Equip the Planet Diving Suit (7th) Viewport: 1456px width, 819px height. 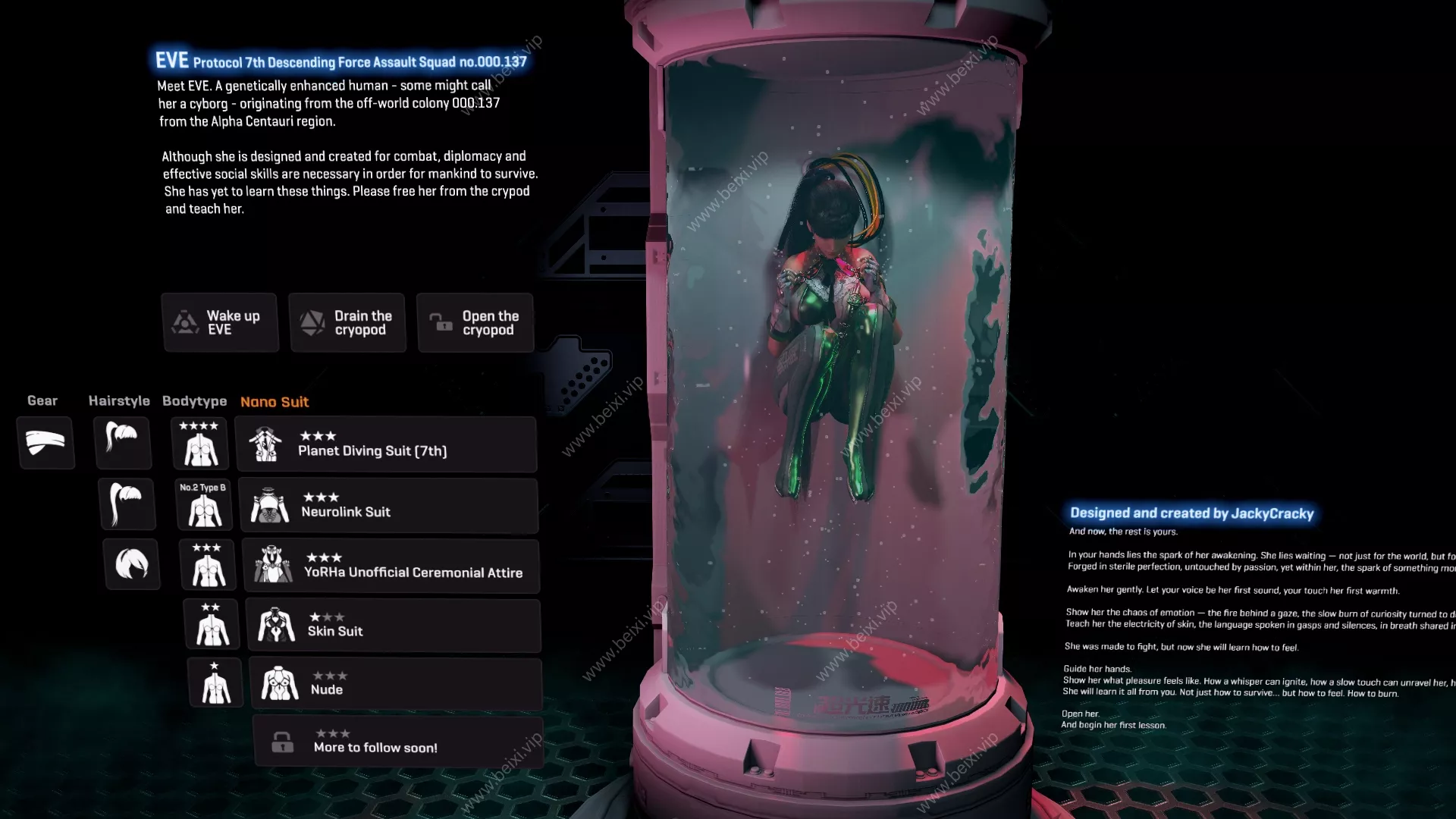pyautogui.click(x=386, y=444)
